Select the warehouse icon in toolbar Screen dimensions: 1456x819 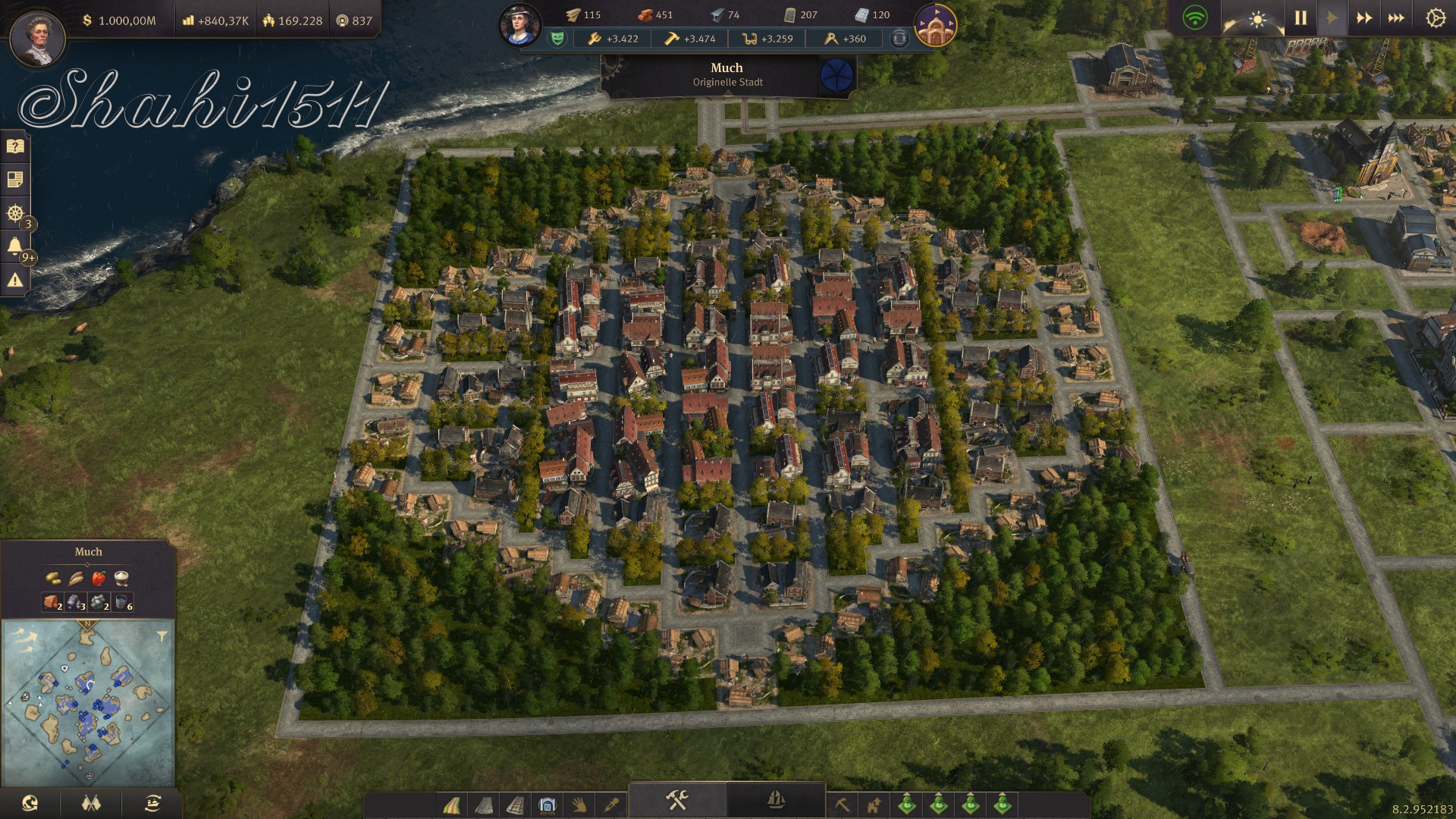[548, 804]
